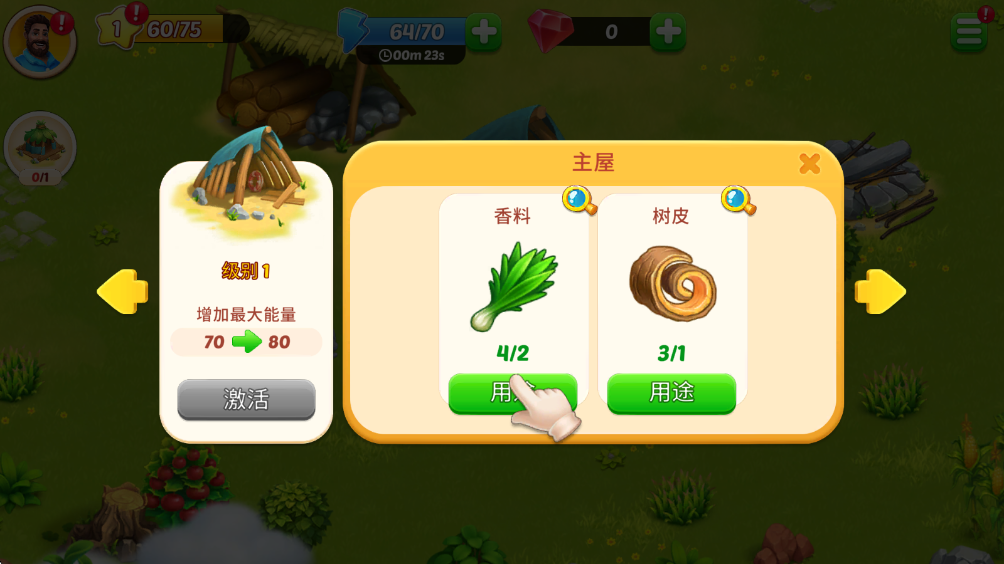This screenshot has width=1004, height=564.
Task: Open 用途 for 香料
Action: point(512,392)
